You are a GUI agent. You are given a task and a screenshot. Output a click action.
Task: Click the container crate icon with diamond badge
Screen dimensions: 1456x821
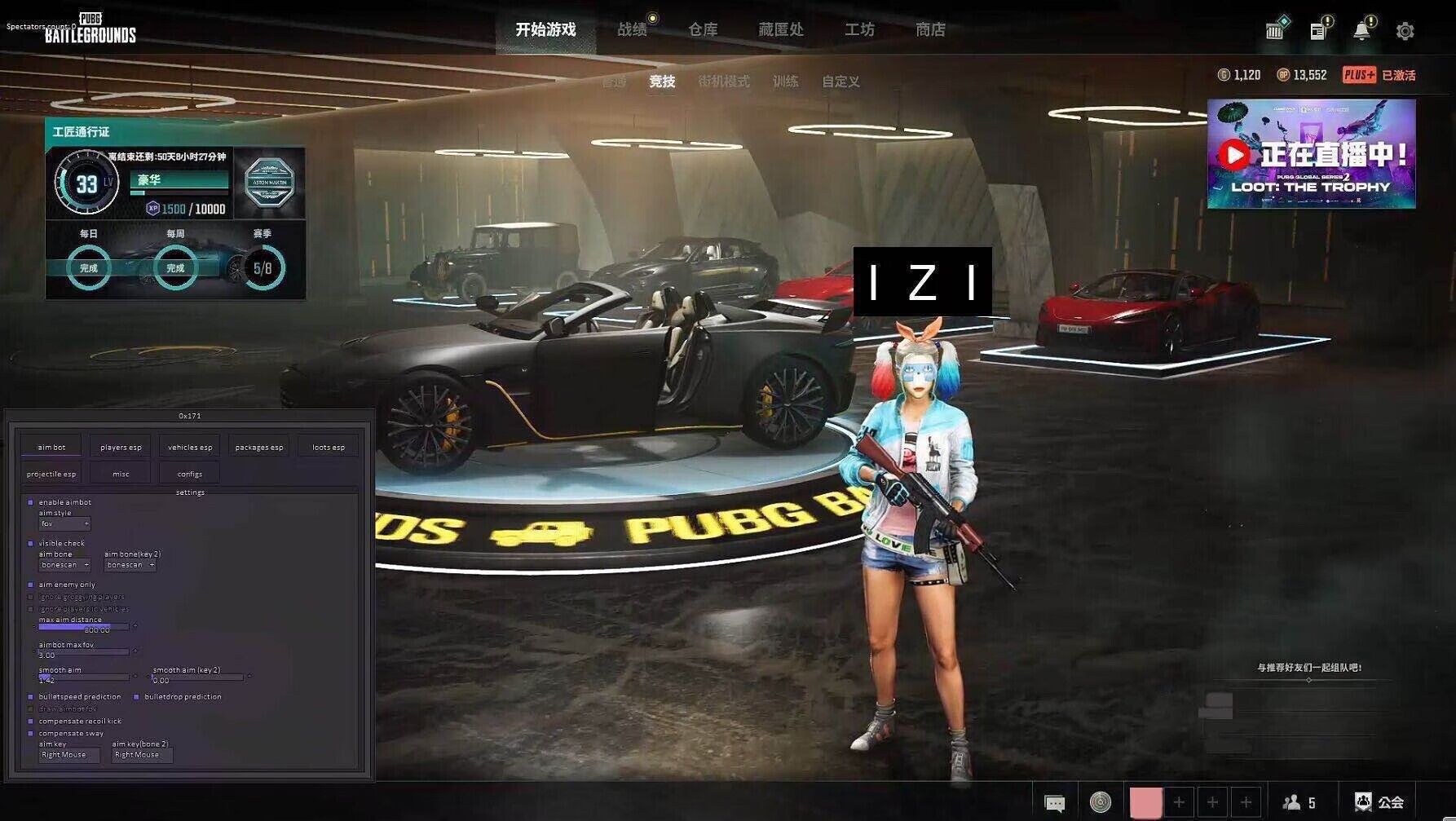pyautogui.click(x=1274, y=30)
